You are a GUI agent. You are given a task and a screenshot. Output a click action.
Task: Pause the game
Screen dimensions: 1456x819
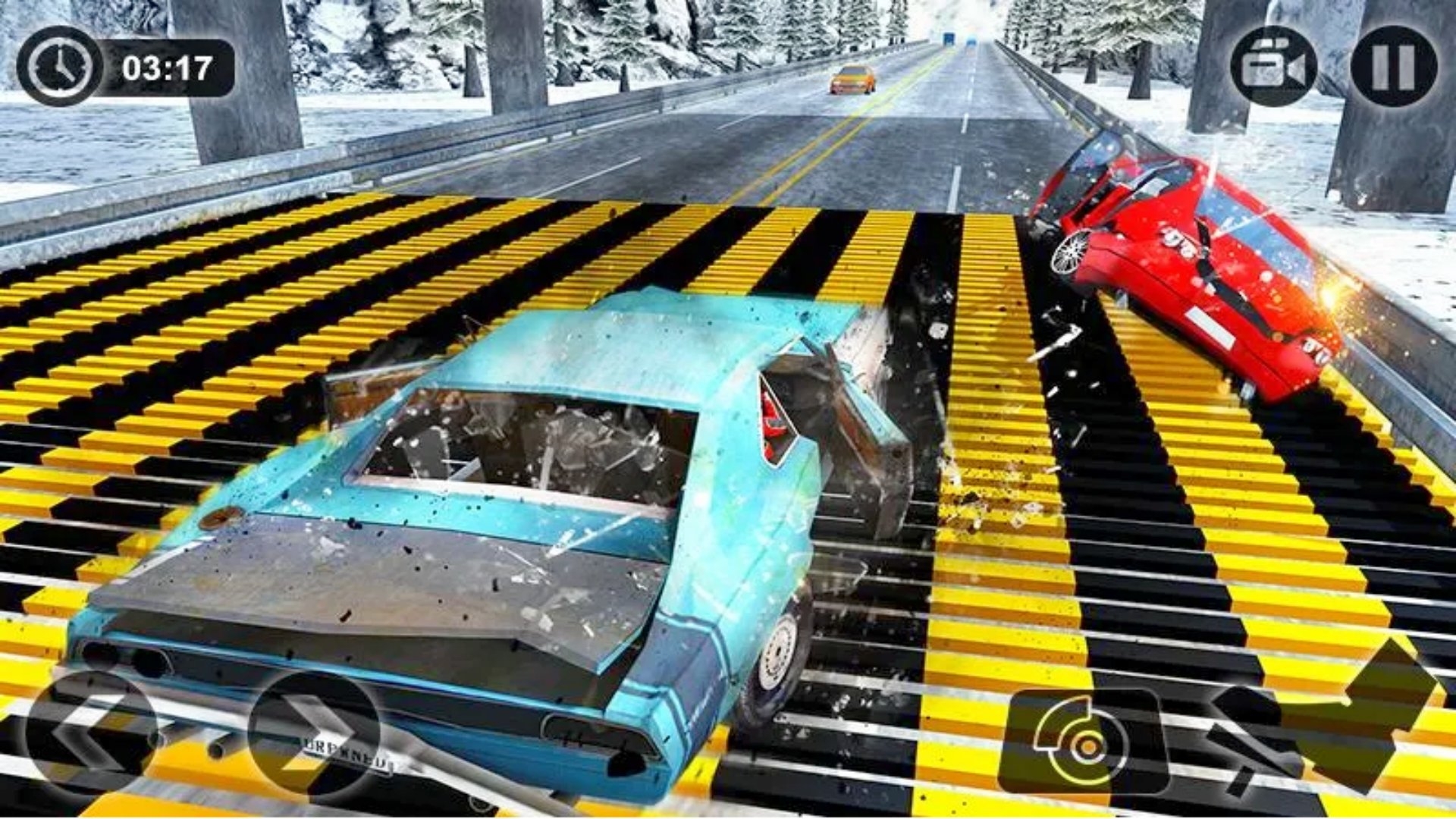(x=1394, y=67)
